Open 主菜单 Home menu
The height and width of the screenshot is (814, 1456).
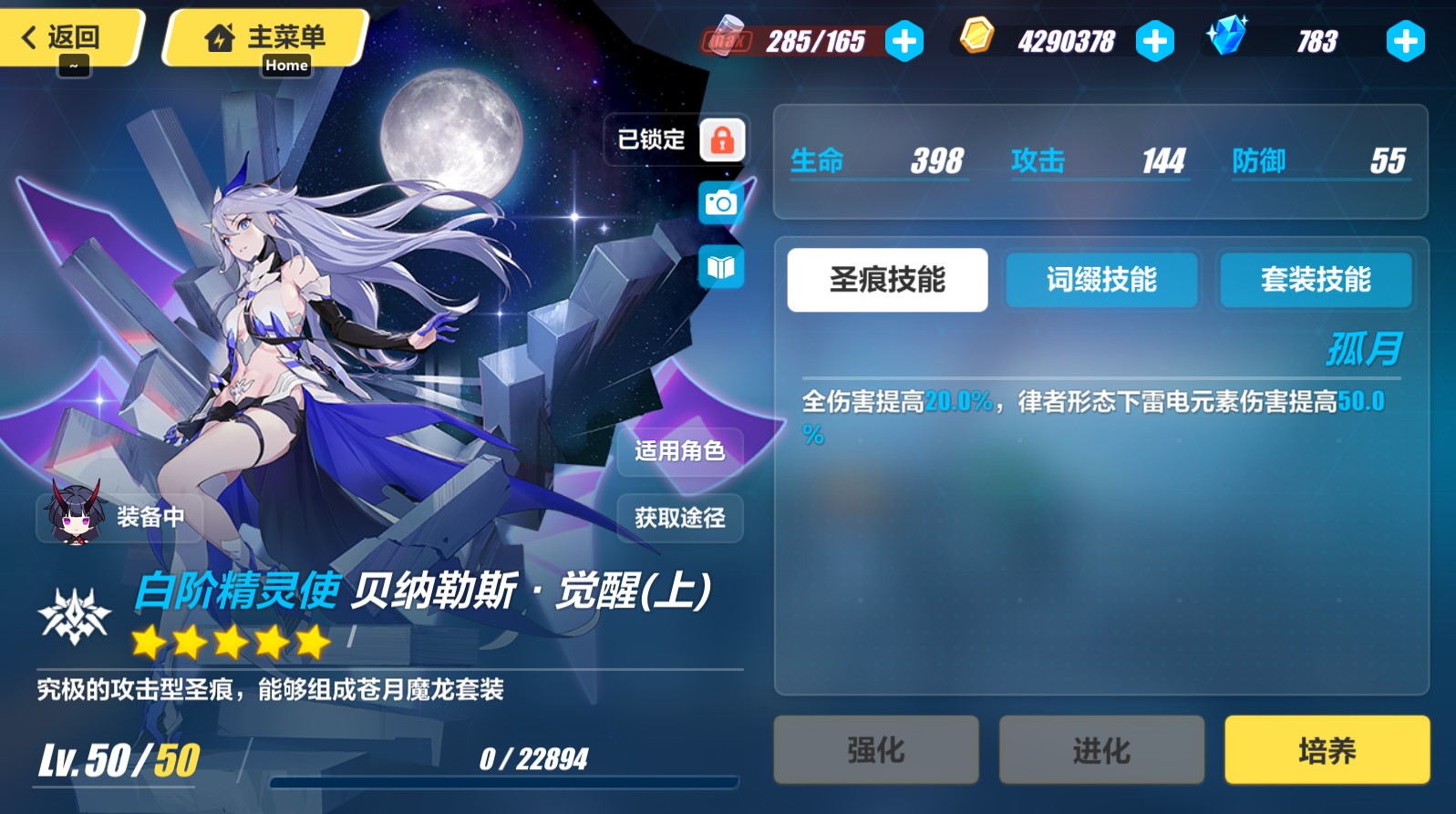[x=264, y=36]
